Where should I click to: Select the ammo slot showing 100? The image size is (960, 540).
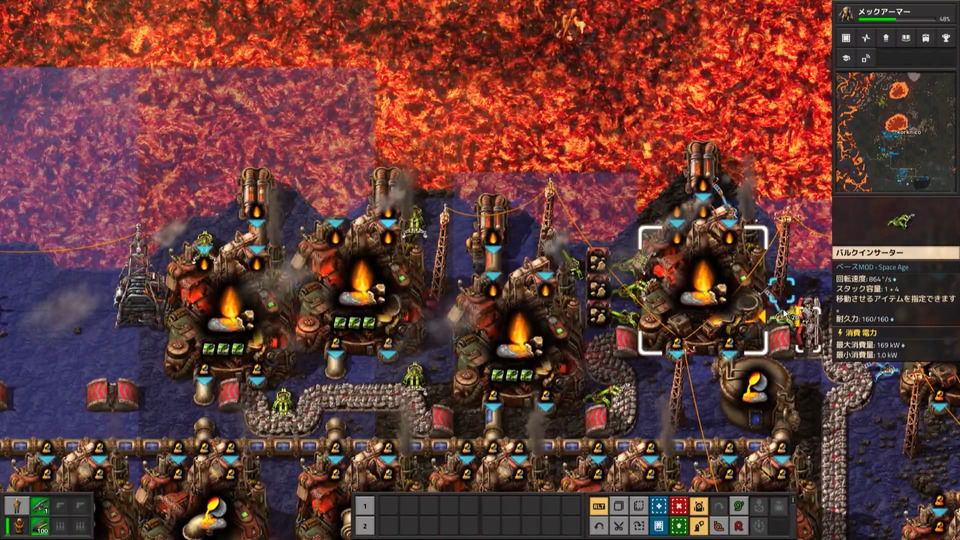tap(40, 526)
